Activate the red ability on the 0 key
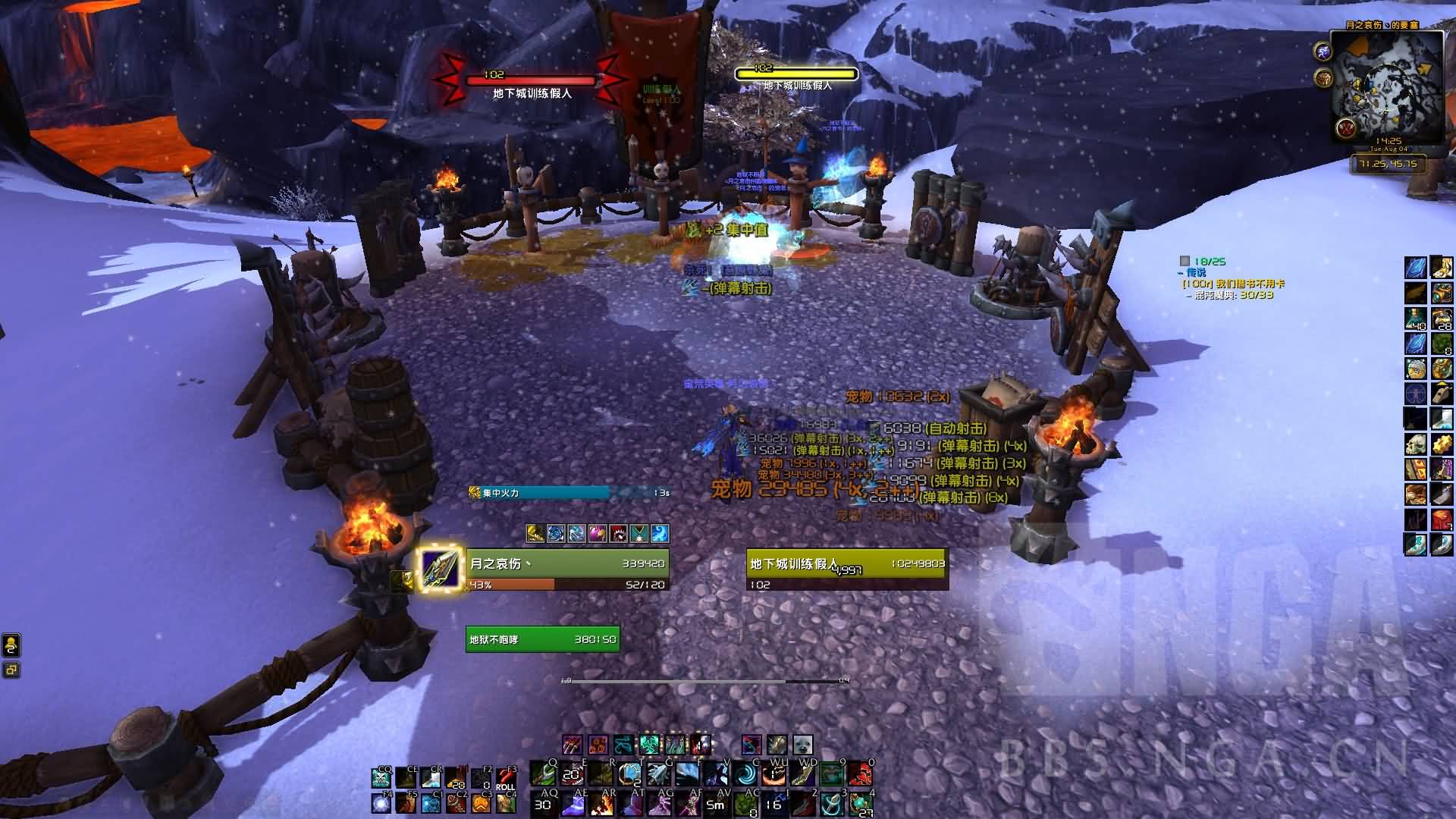This screenshot has width=1456, height=819. click(x=860, y=774)
